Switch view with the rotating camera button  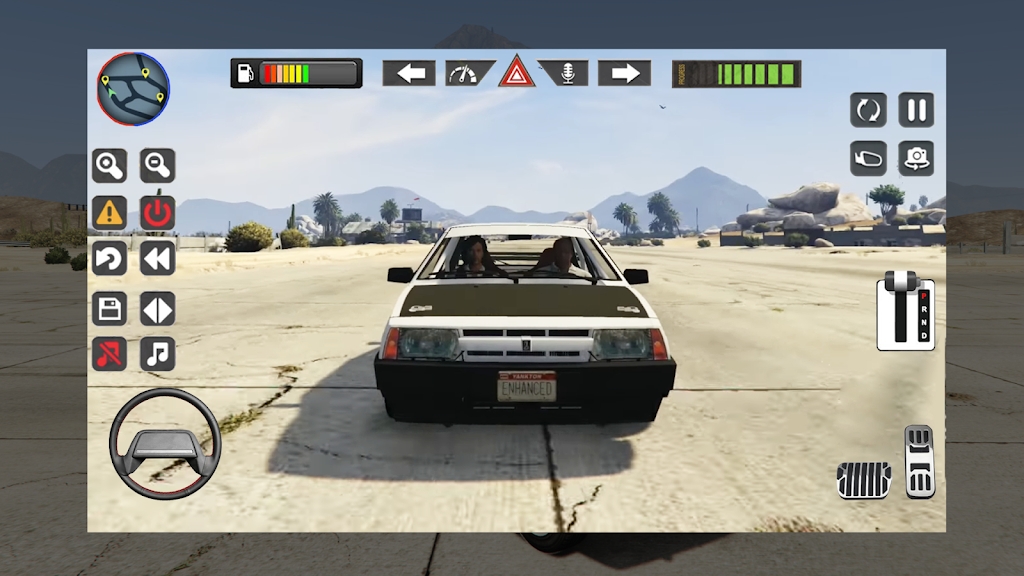[x=916, y=158]
